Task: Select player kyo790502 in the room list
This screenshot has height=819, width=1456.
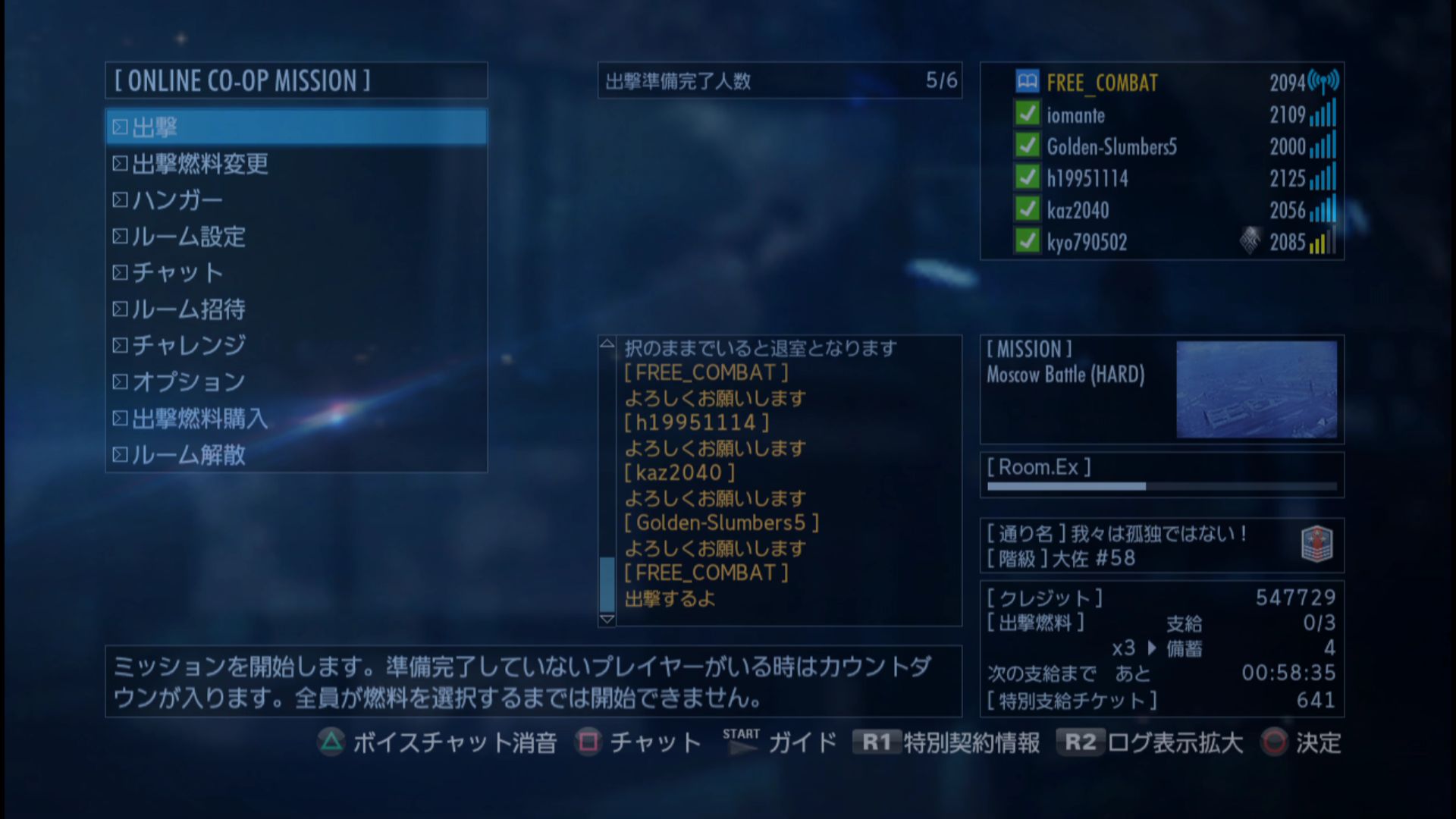Action: click(x=1086, y=243)
